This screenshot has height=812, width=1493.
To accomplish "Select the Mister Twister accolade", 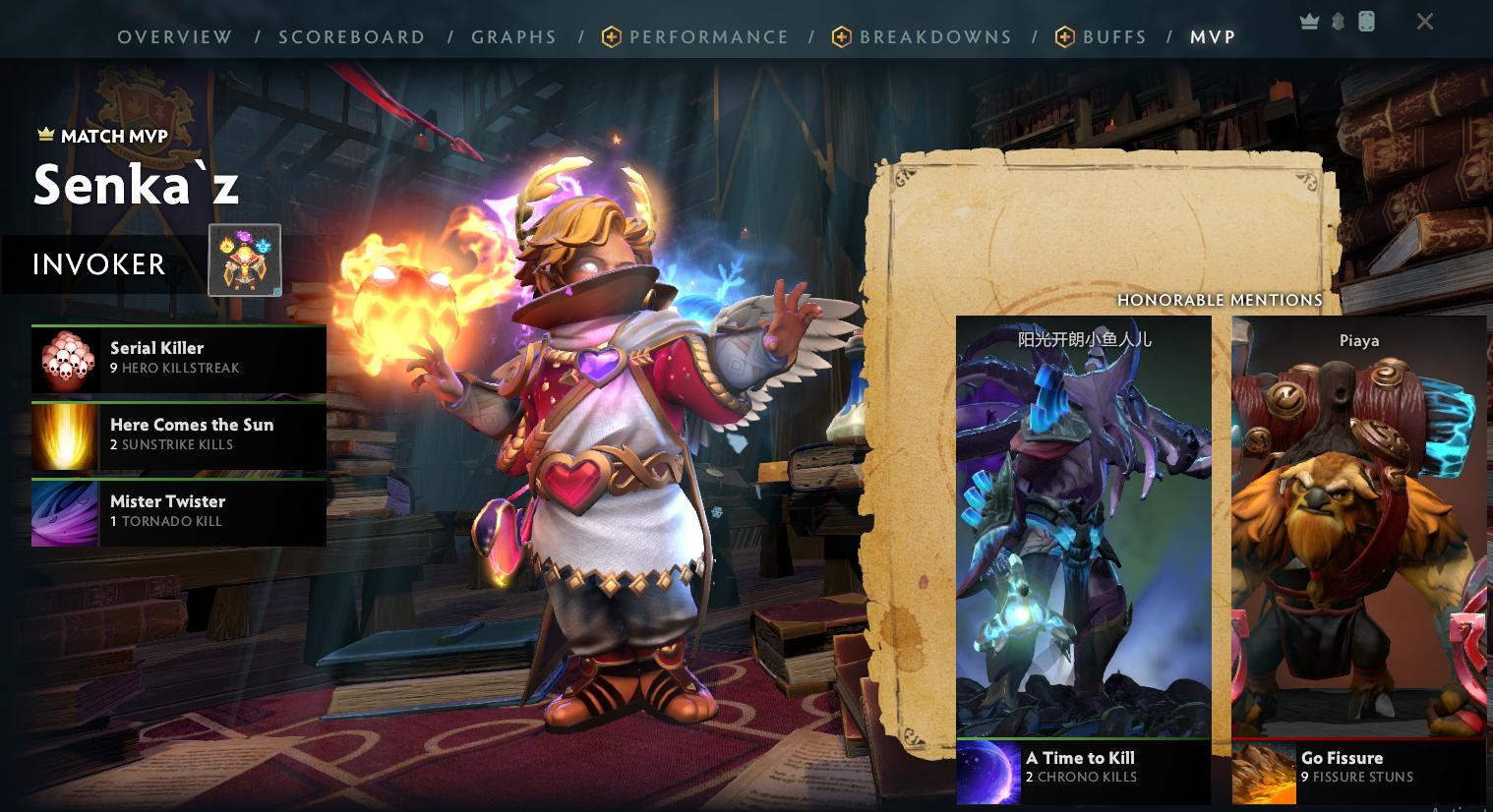I will coord(179,512).
